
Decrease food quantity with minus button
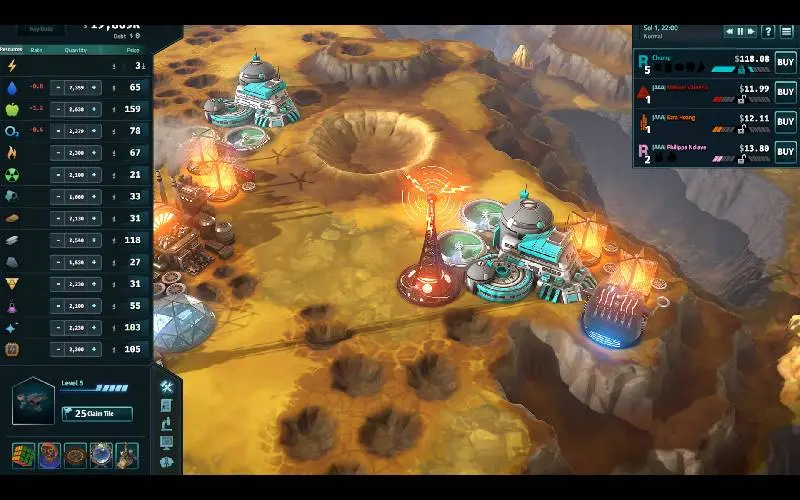point(59,109)
